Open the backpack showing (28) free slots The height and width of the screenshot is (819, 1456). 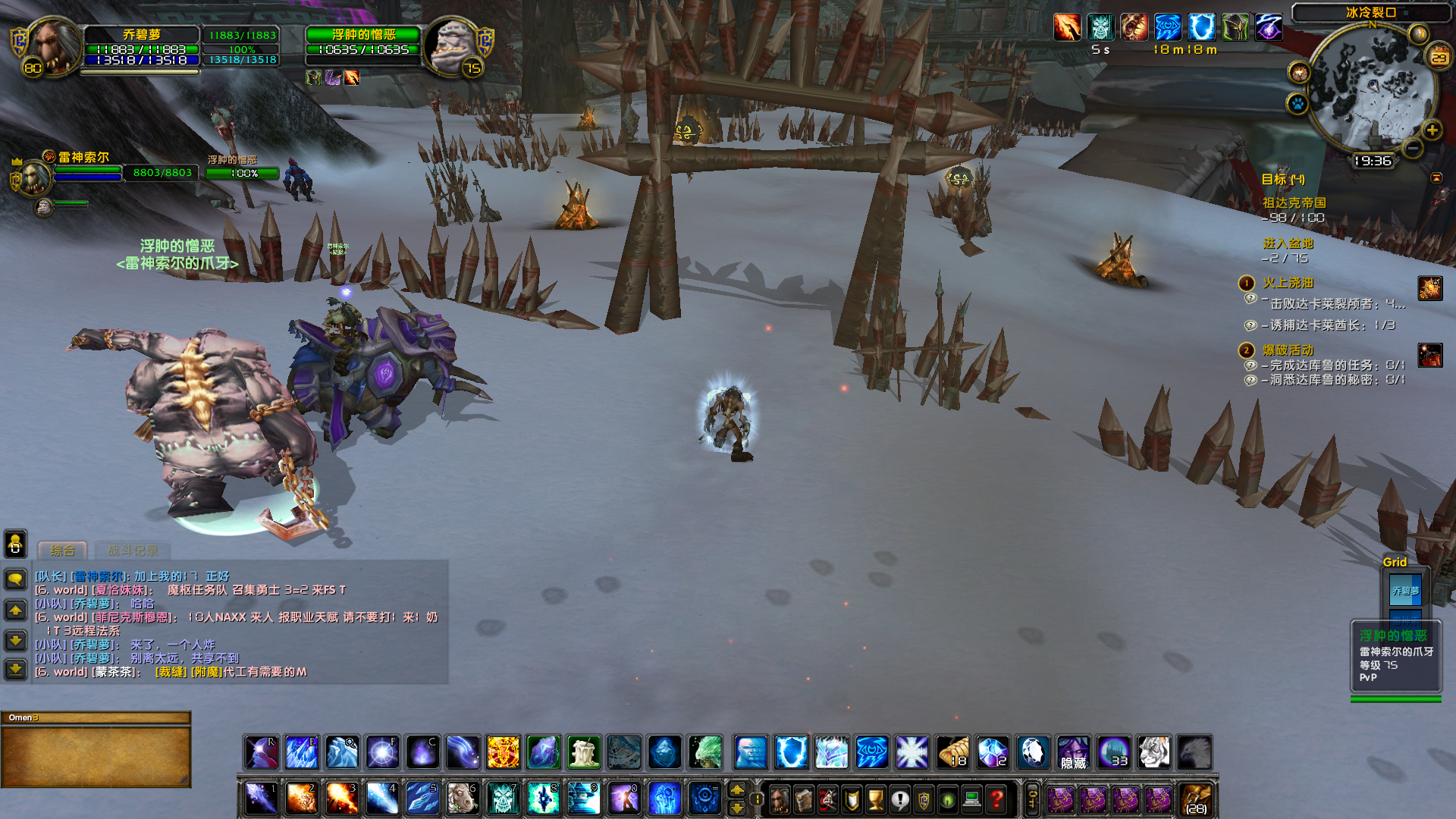click(1196, 799)
